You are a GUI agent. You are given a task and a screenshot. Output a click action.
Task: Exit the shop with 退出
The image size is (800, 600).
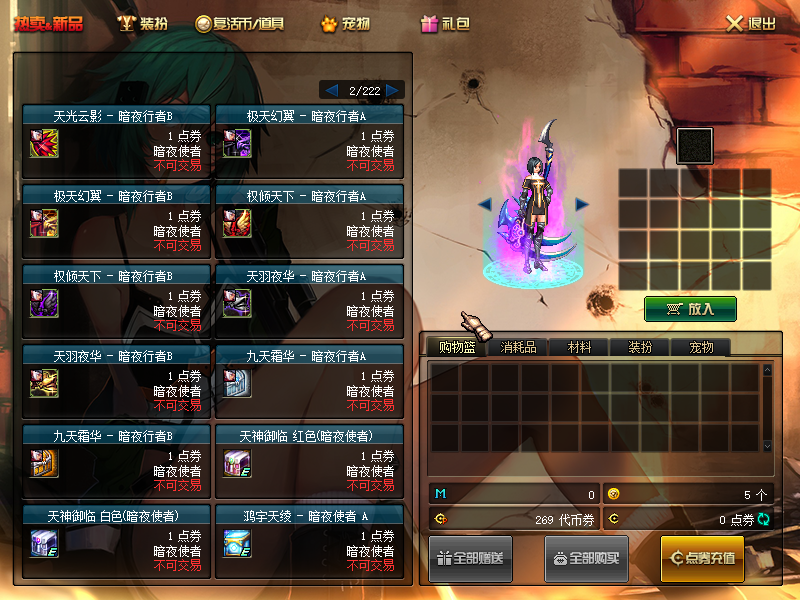[750, 24]
